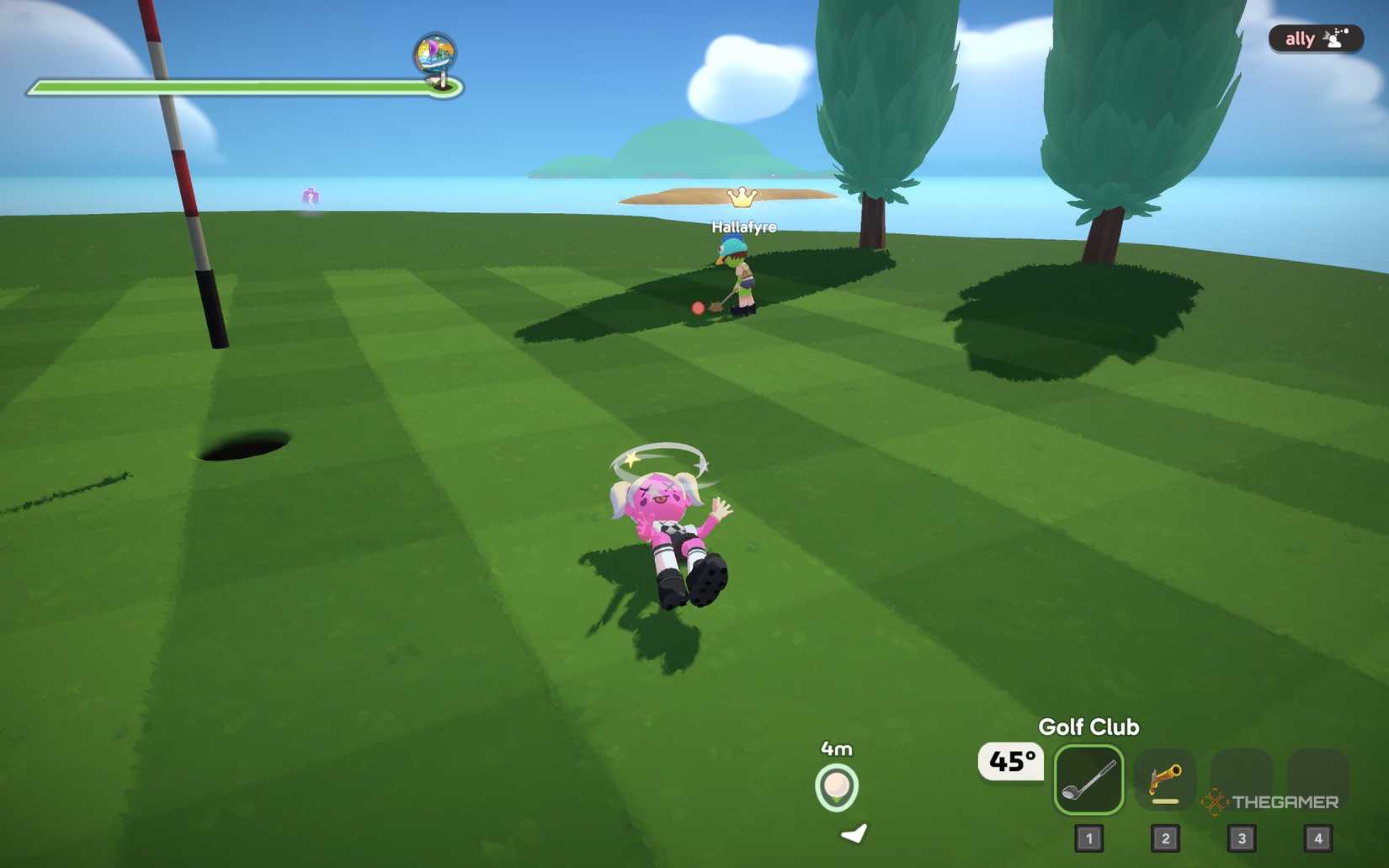Click the crown icon above Hallafyre
The width and height of the screenshot is (1389, 868).
(x=741, y=197)
